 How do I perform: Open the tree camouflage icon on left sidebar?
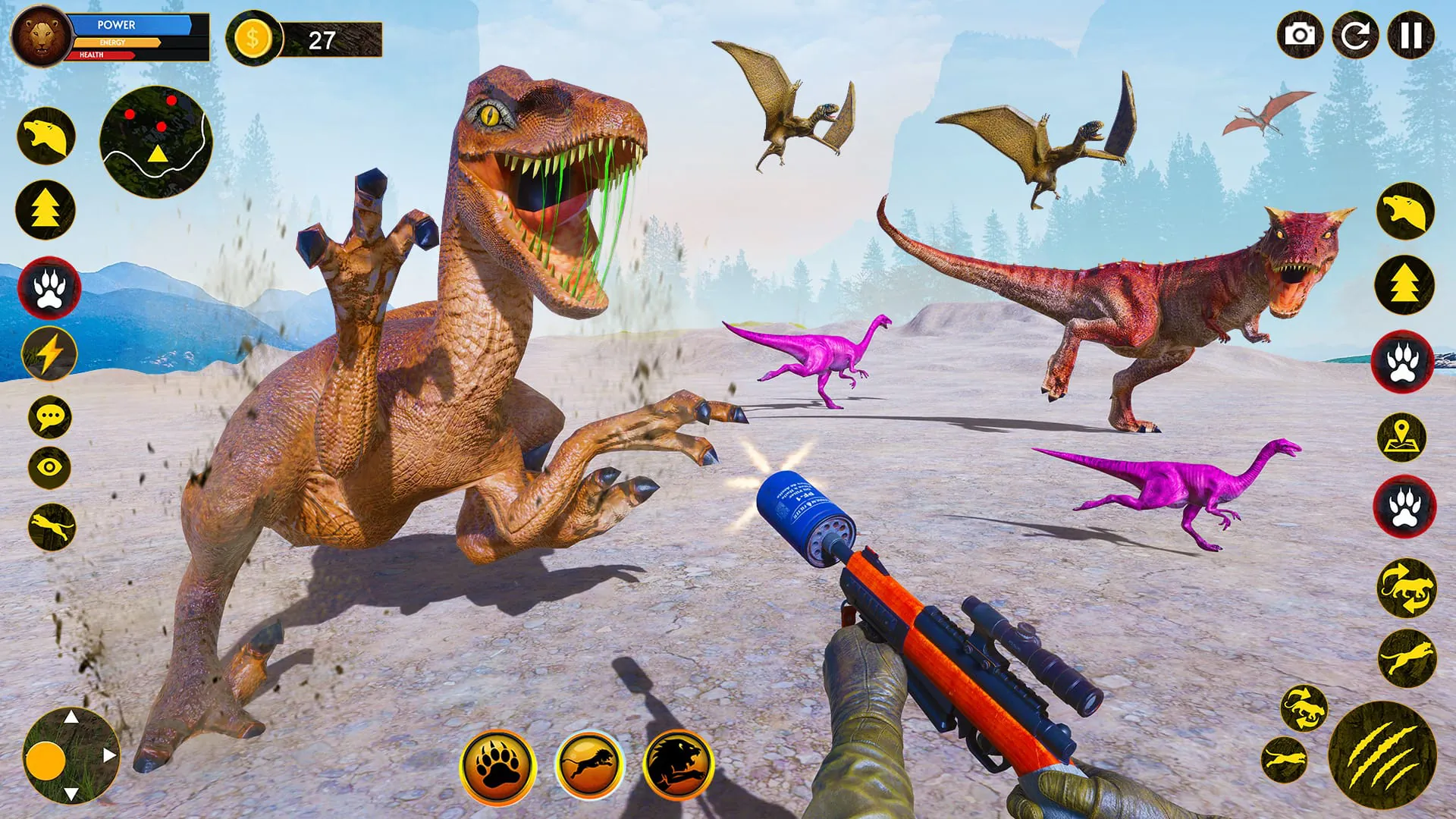(x=47, y=206)
